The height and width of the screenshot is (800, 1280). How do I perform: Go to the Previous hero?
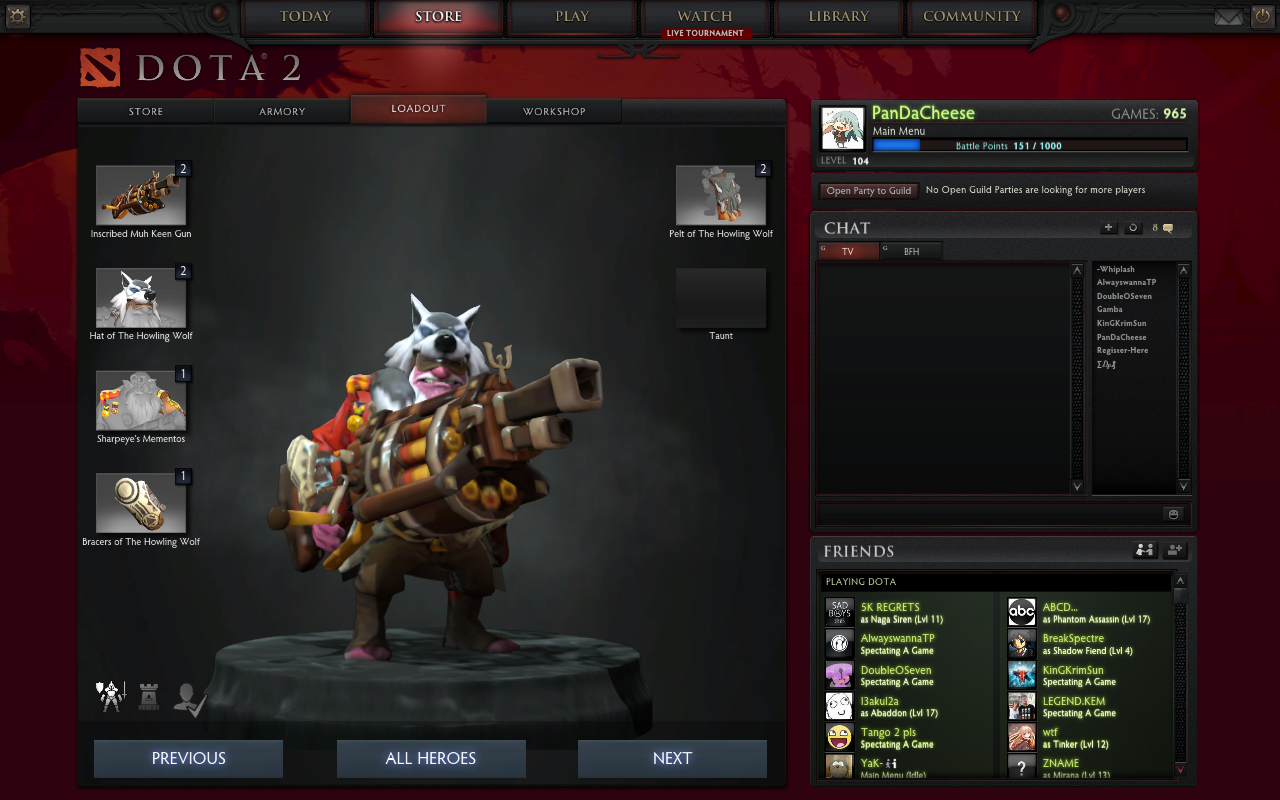188,758
